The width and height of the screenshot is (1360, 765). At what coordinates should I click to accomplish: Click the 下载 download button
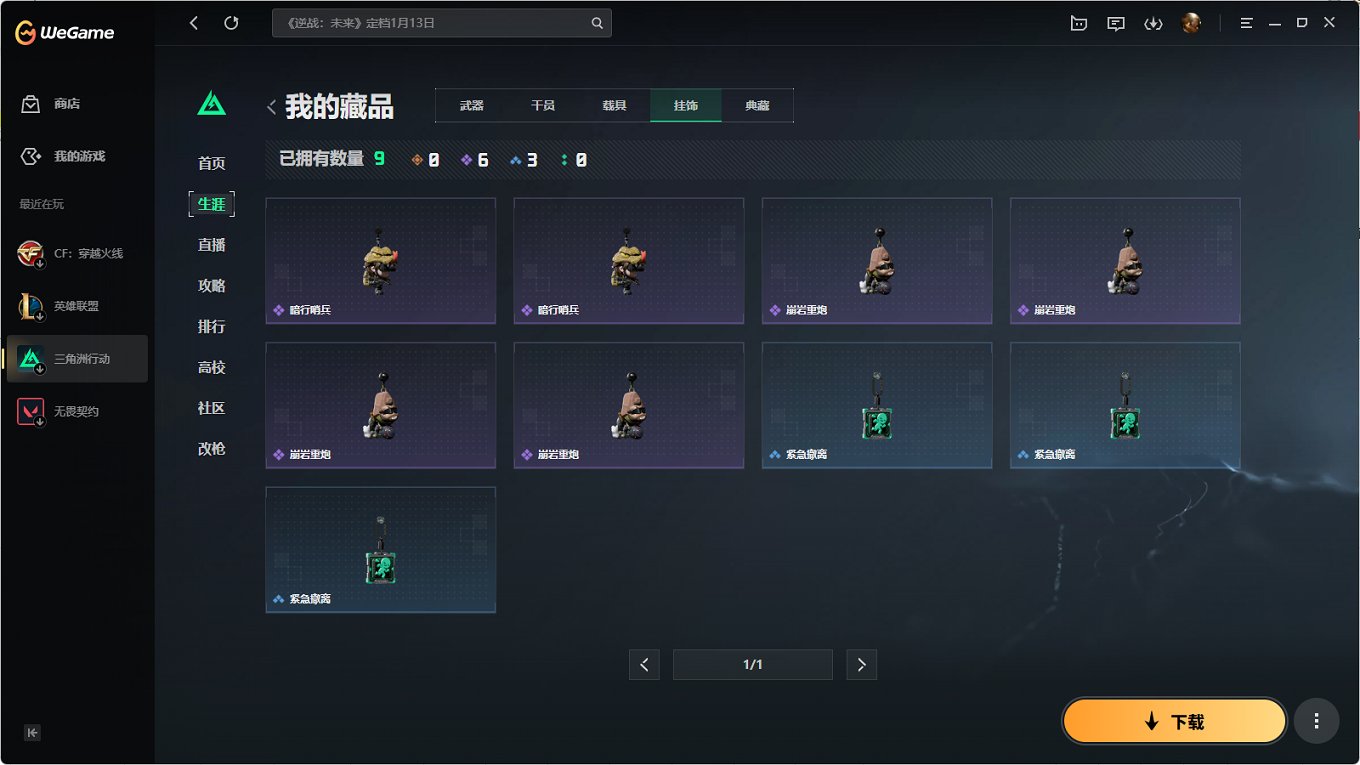pos(1174,720)
